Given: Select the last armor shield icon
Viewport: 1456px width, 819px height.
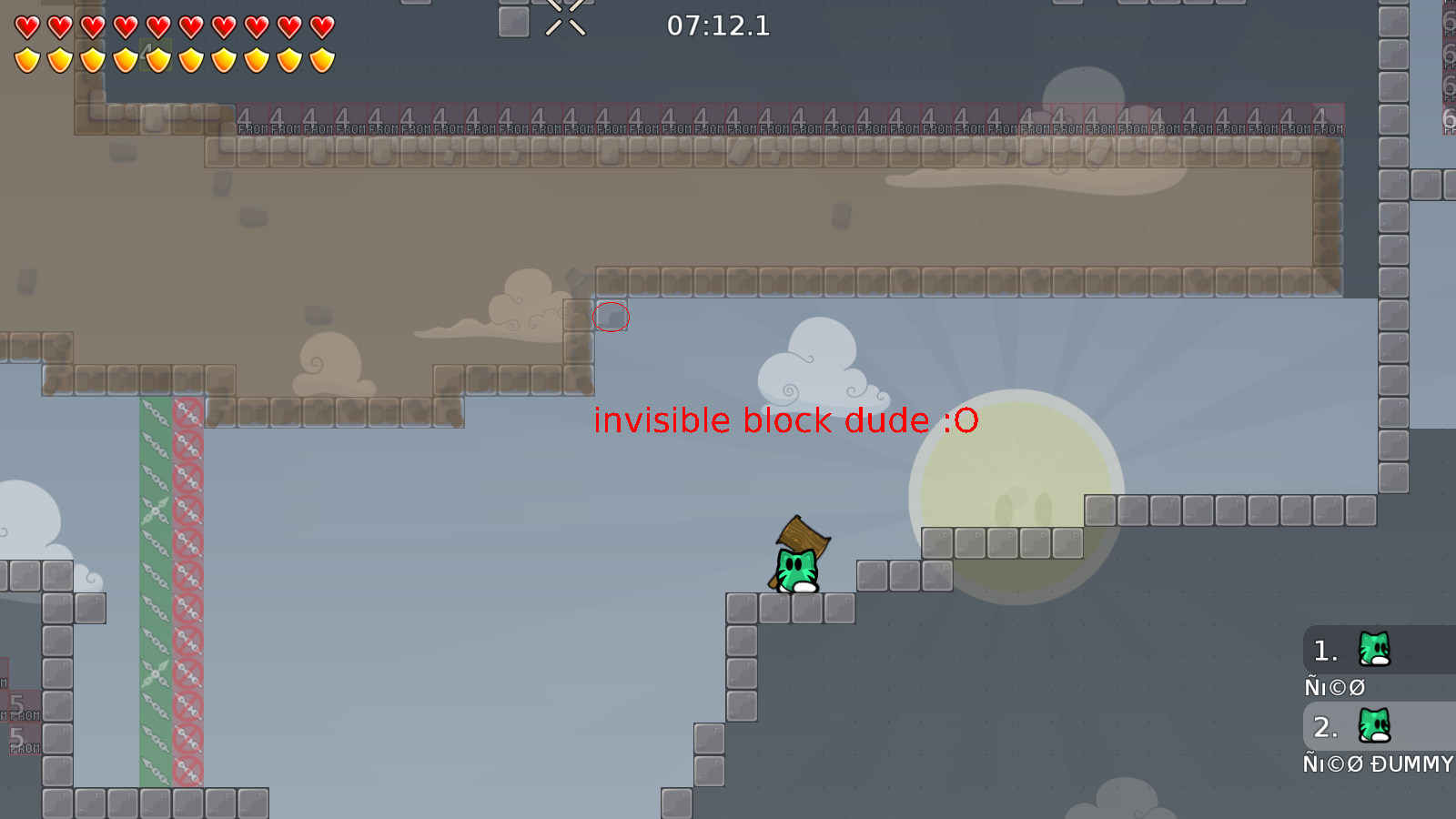Looking at the screenshot, I should click(x=320, y=58).
